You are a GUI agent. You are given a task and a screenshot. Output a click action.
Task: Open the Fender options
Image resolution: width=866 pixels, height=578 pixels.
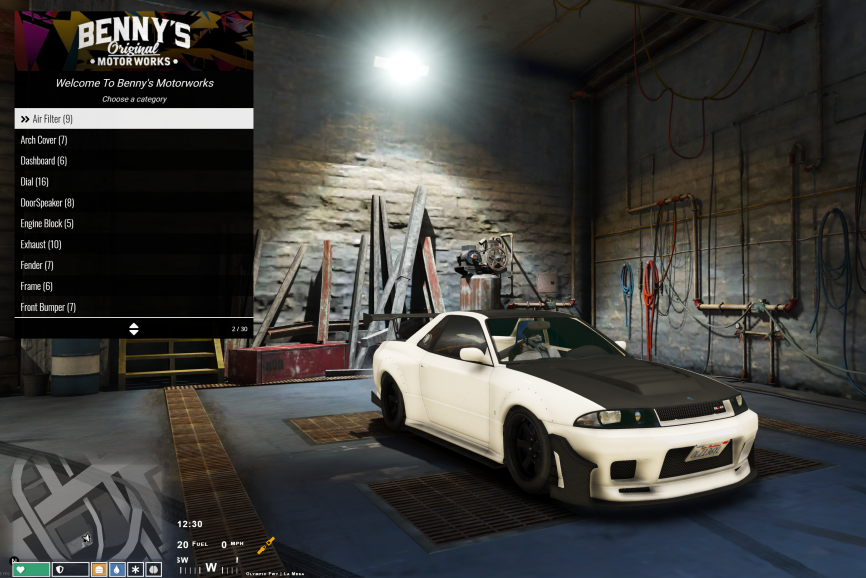pyautogui.click(x=133, y=266)
